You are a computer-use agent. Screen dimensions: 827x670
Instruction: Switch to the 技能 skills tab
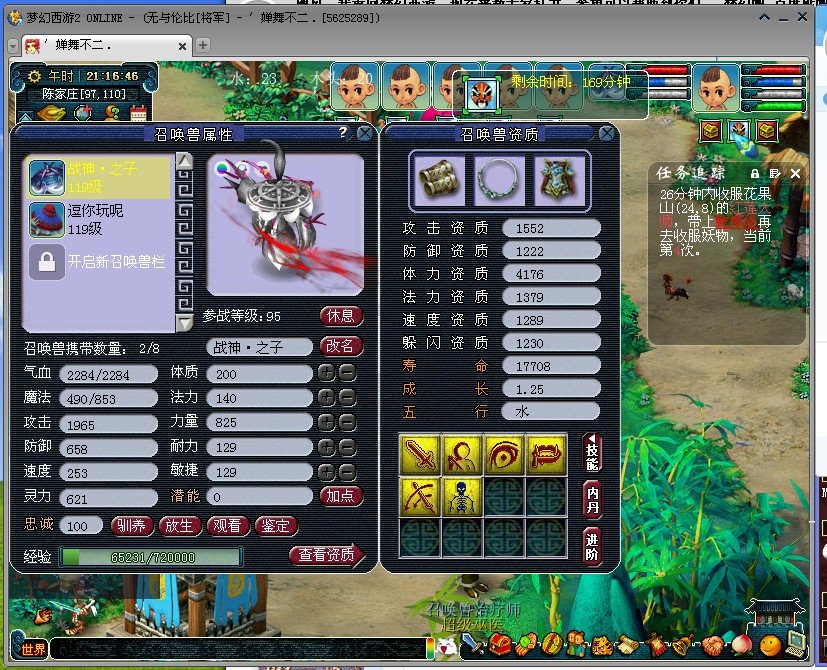coord(593,454)
